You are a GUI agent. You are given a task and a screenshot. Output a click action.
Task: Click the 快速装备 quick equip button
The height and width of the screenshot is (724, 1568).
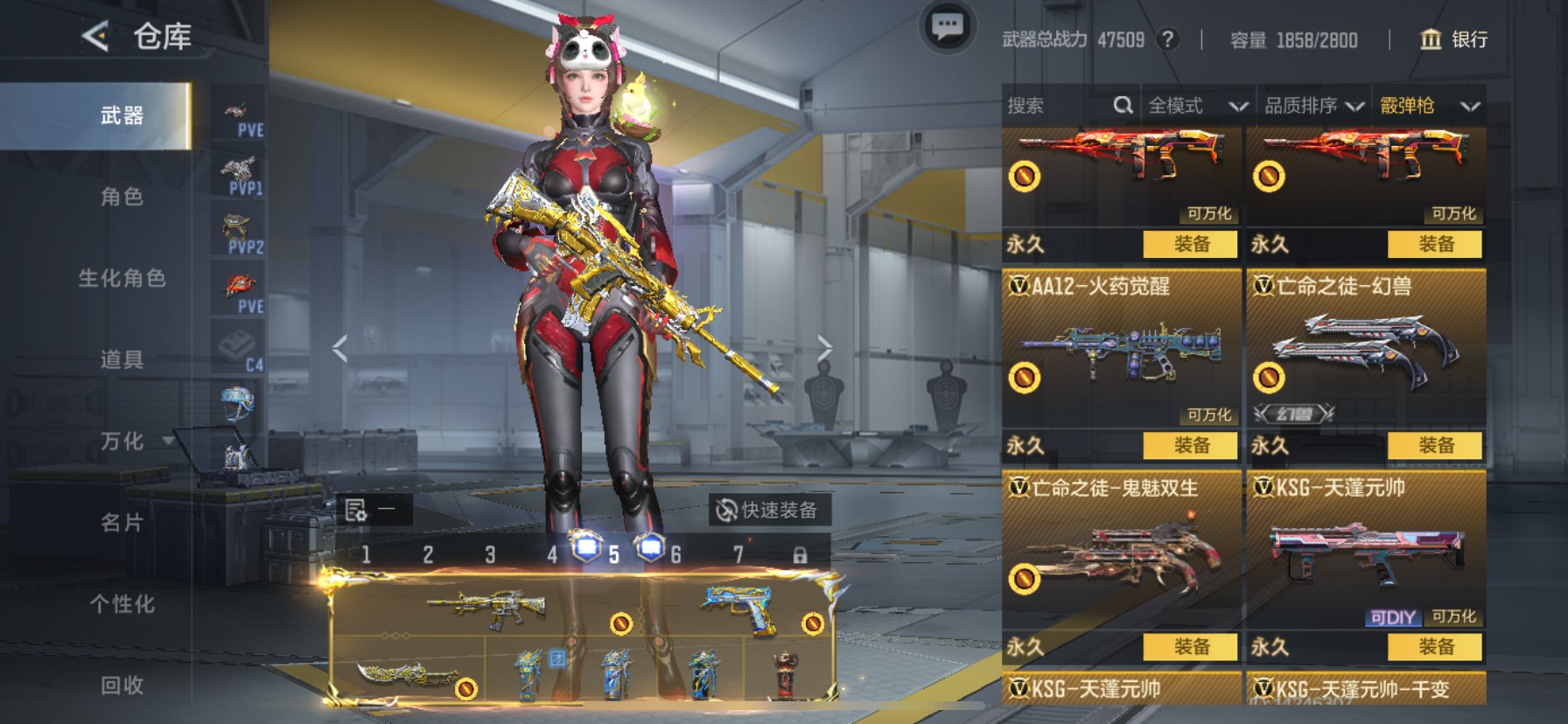click(x=768, y=510)
